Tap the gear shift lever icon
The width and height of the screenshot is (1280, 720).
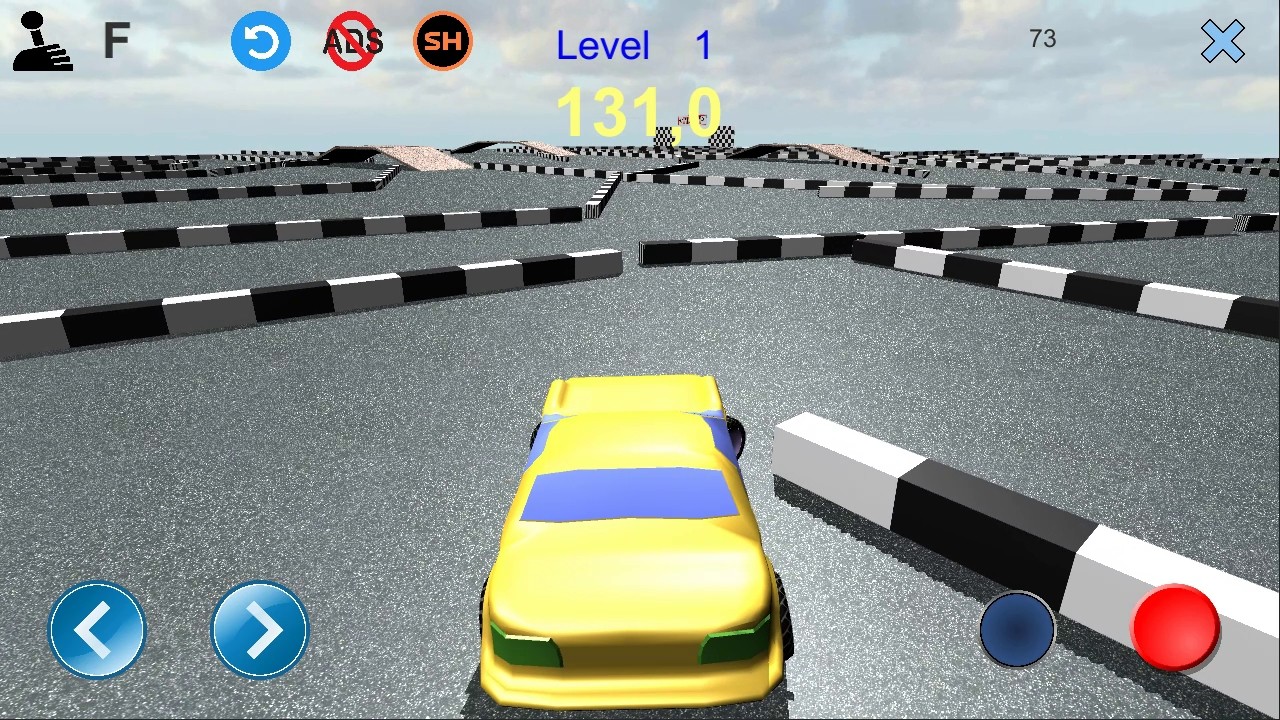[42, 42]
